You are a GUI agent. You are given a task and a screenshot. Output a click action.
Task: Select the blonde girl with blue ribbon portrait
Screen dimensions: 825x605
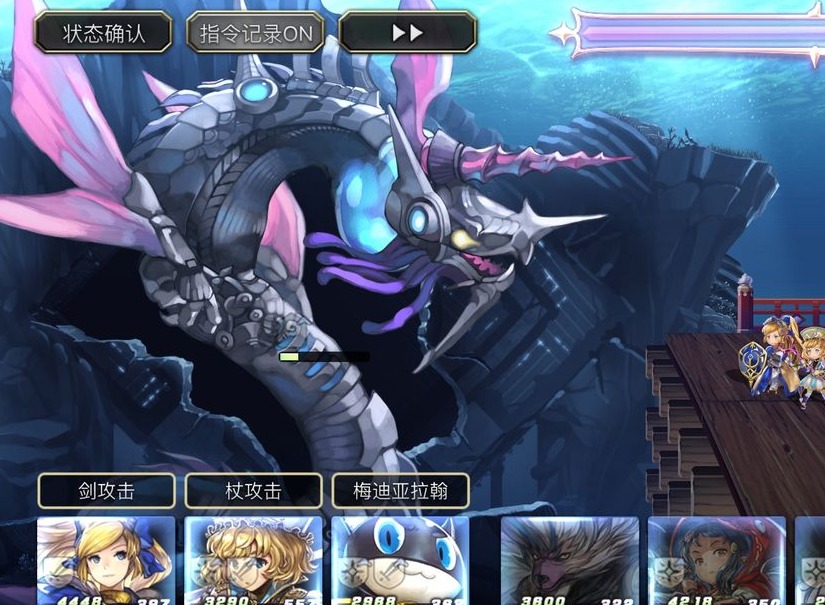click(x=106, y=560)
